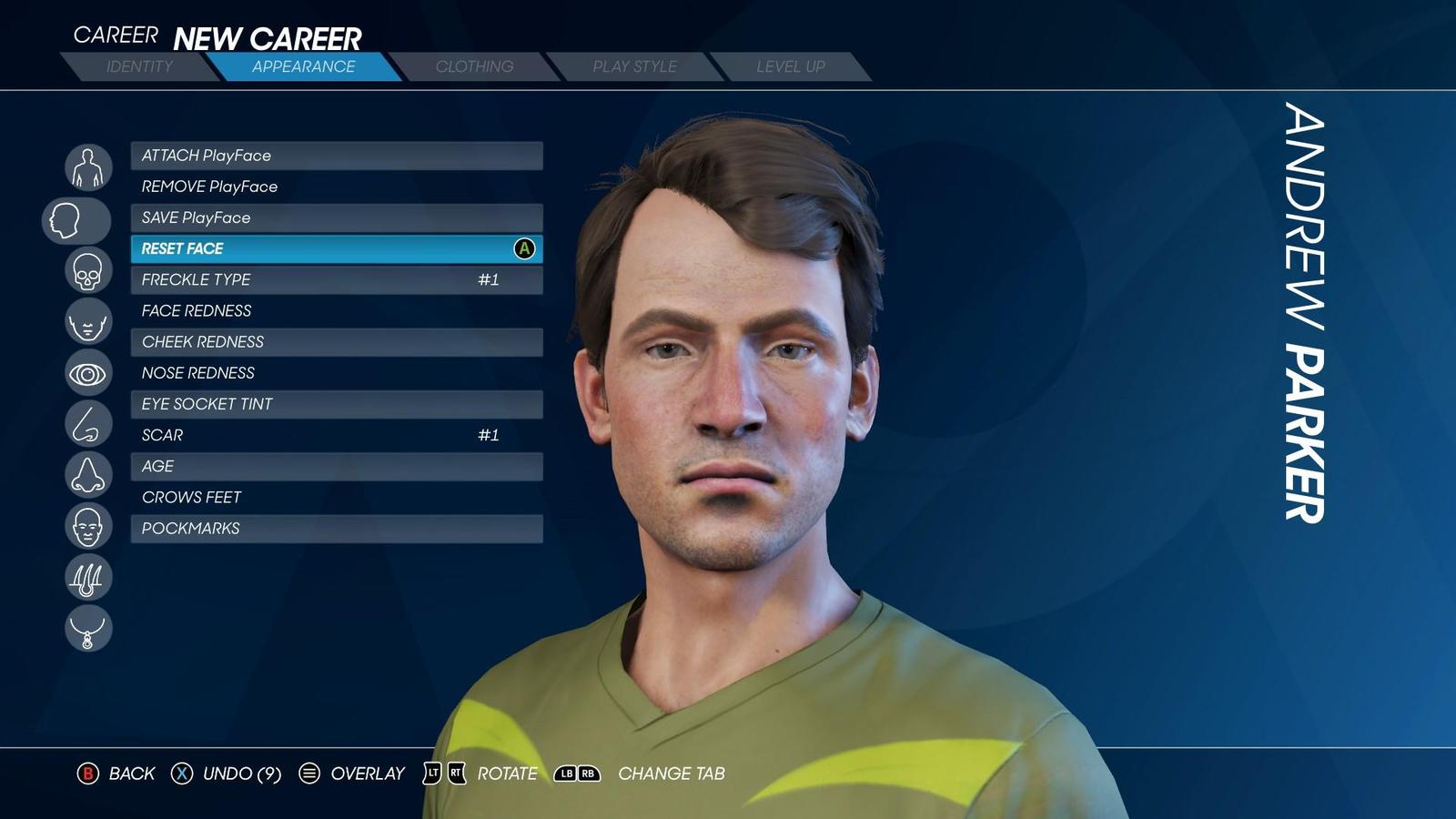Select the Level Up tab
The image size is (1456, 819).
[x=790, y=66]
